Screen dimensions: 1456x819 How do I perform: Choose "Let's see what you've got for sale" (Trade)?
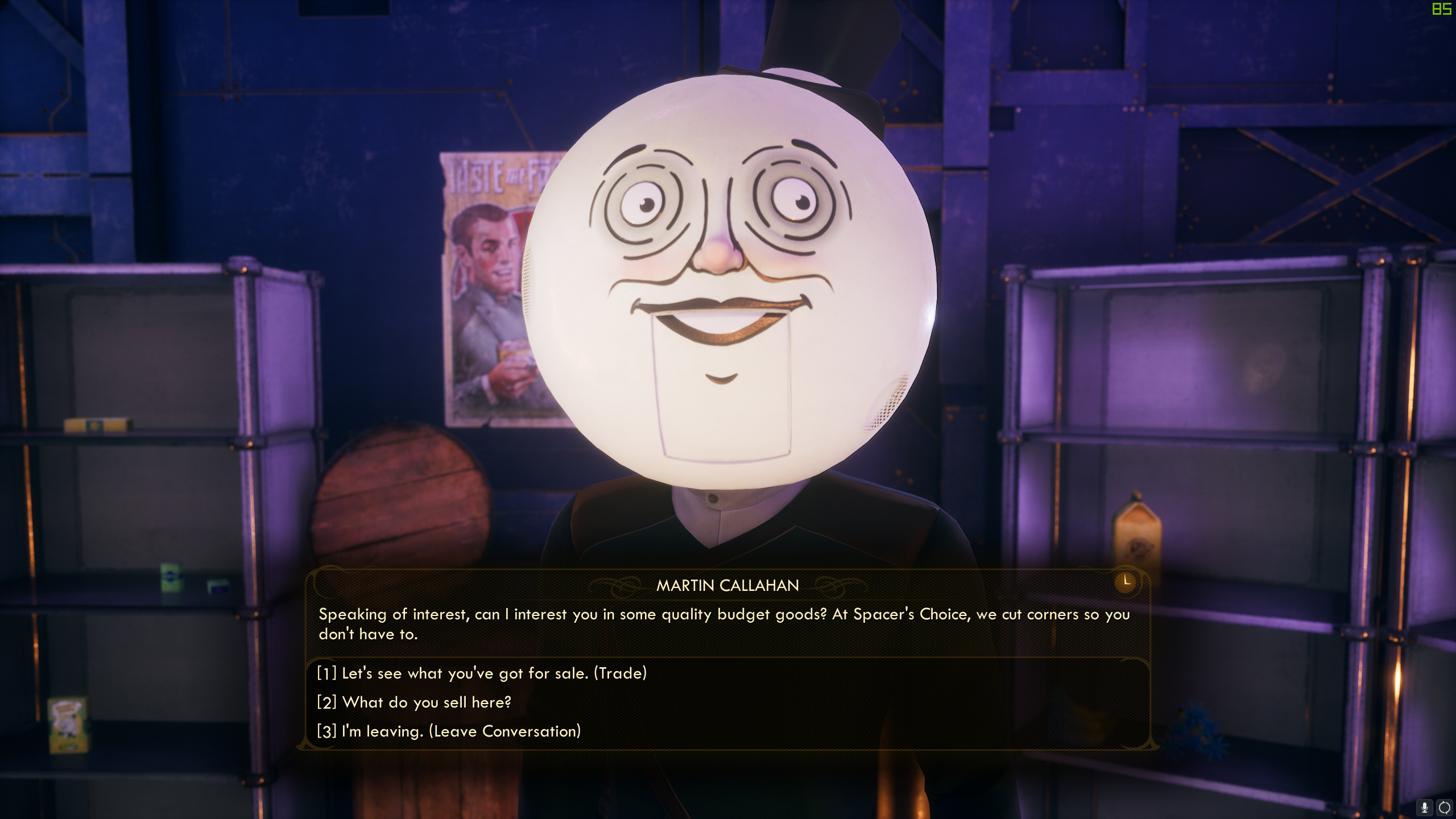click(x=482, y=673)
